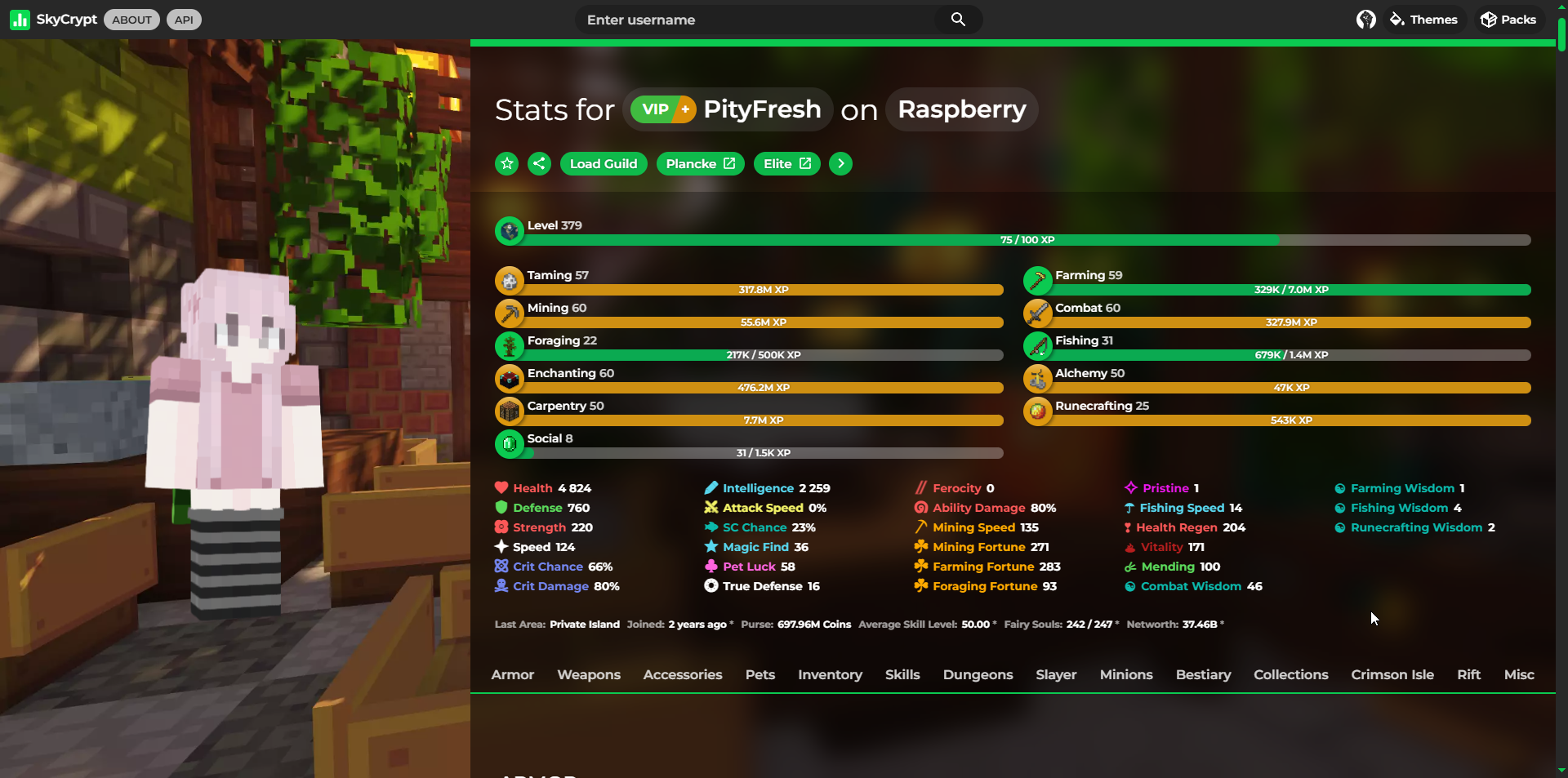Switch to the Dungeons tab
The image size is (1568, 778).
coord(978,674)
